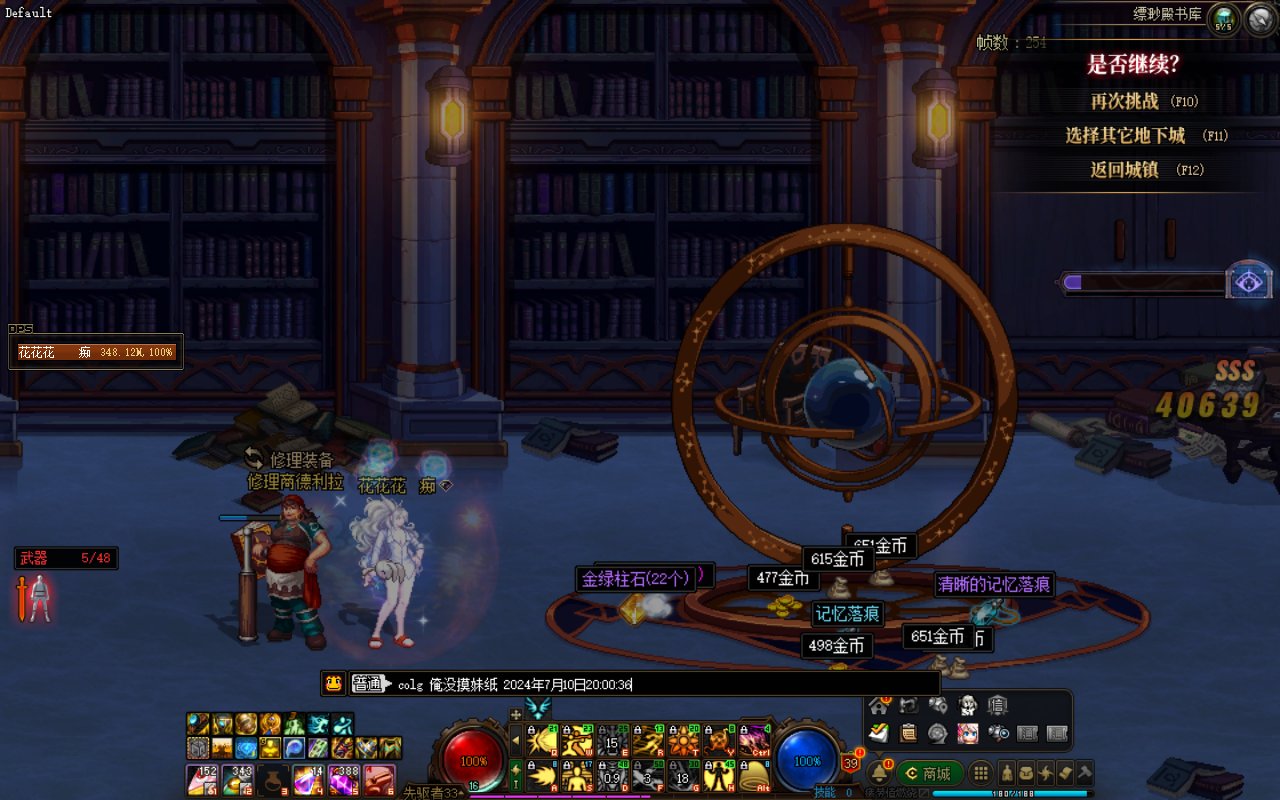Click the left arrow beside the skill bar

[x=516, y=741]
